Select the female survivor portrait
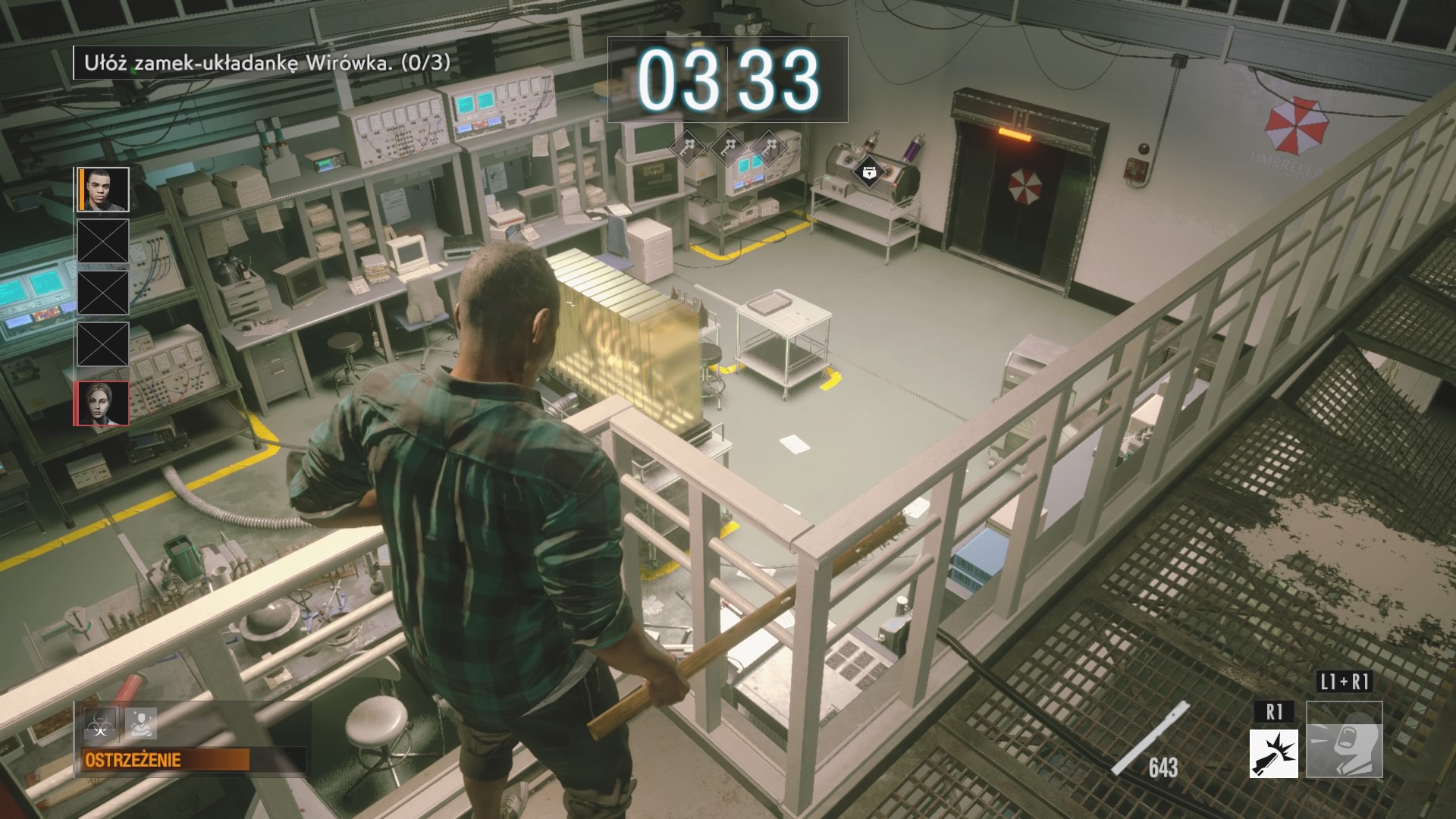This screenshot has height=819, width=1456. click(x=102, y=403)
